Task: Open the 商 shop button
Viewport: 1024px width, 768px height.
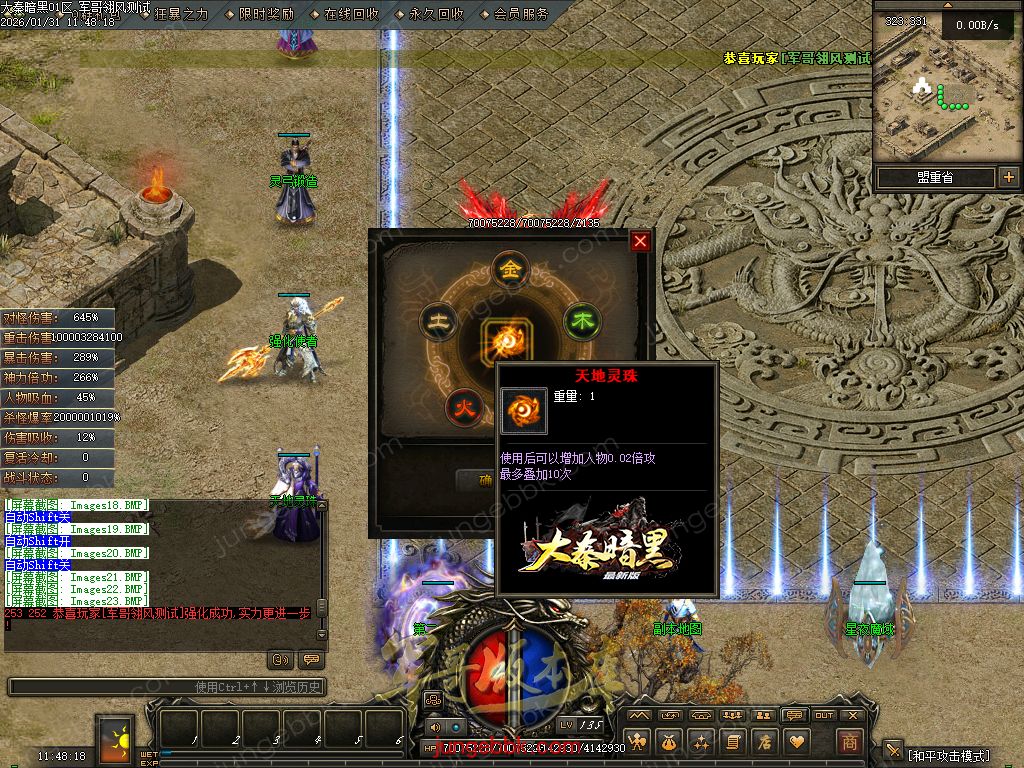Action: click(x=849, y=742)
